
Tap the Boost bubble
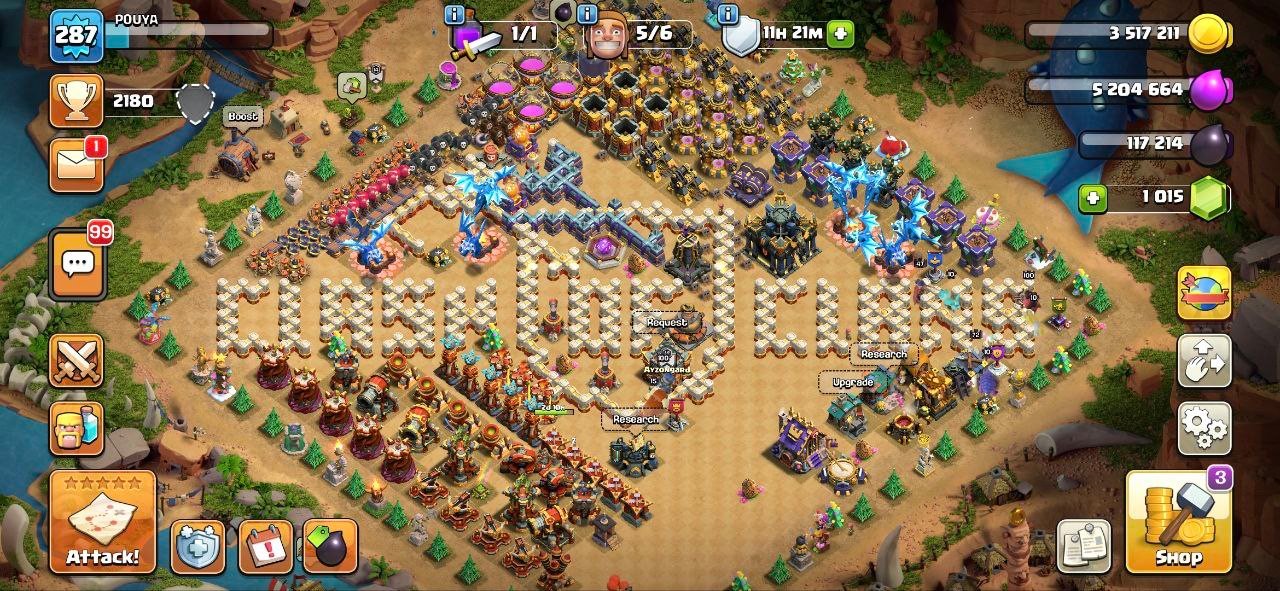point(240,116)
